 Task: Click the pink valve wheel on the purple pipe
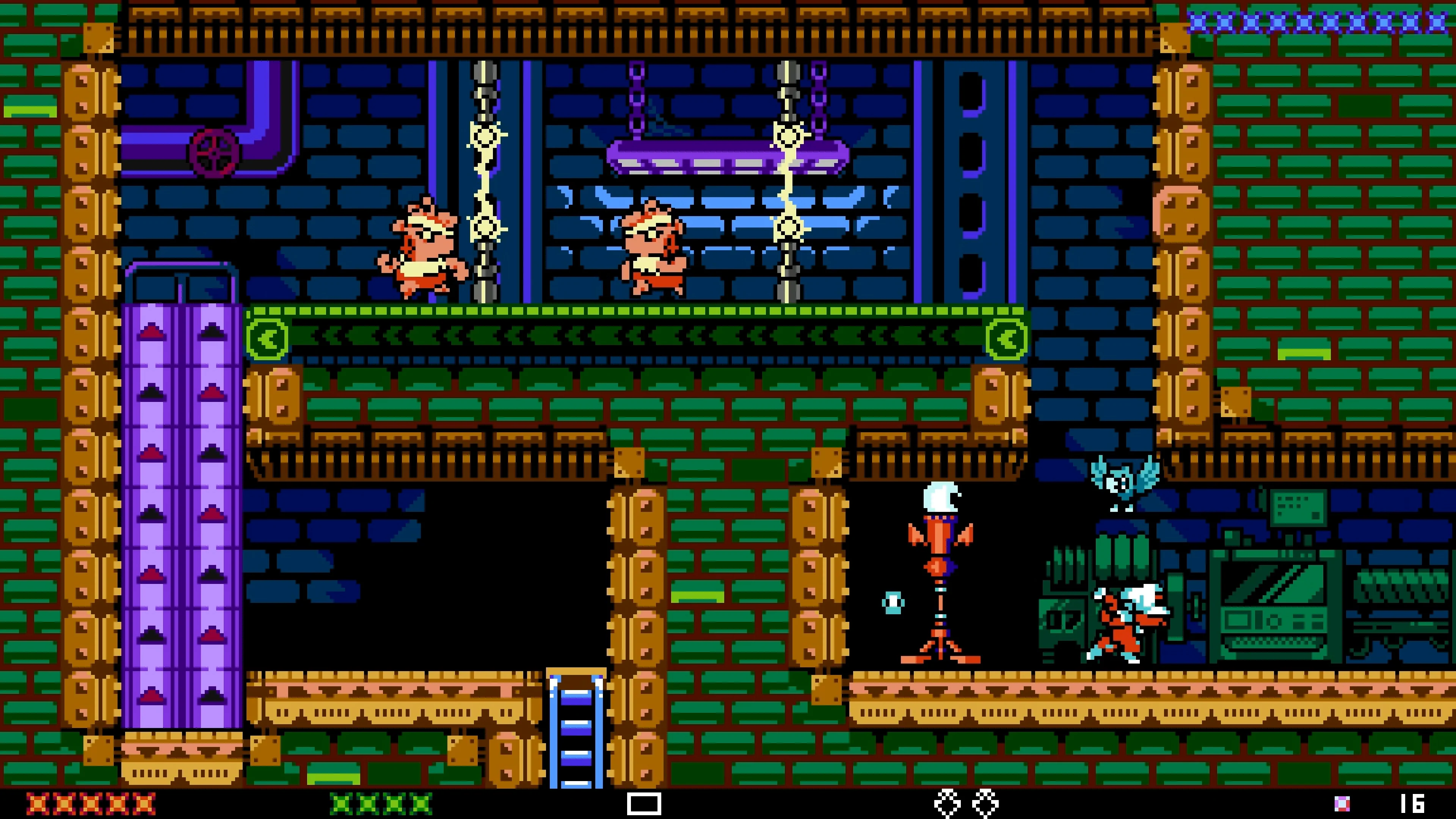pyautogui.click(x=213, y=152)
